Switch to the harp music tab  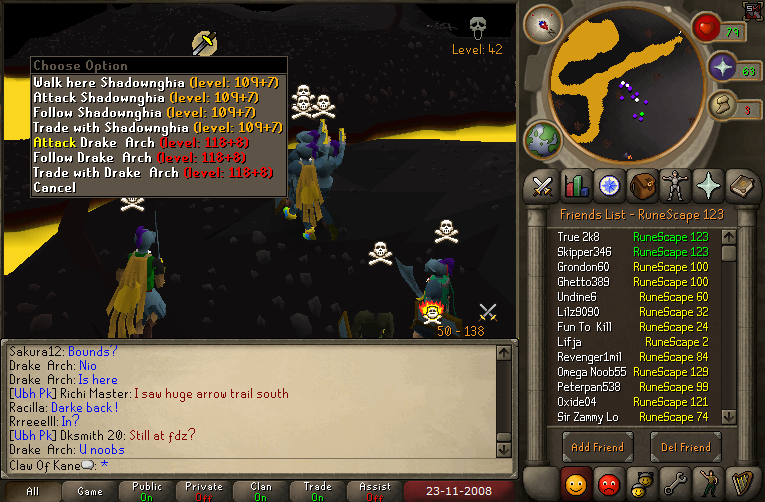point(740,482)
